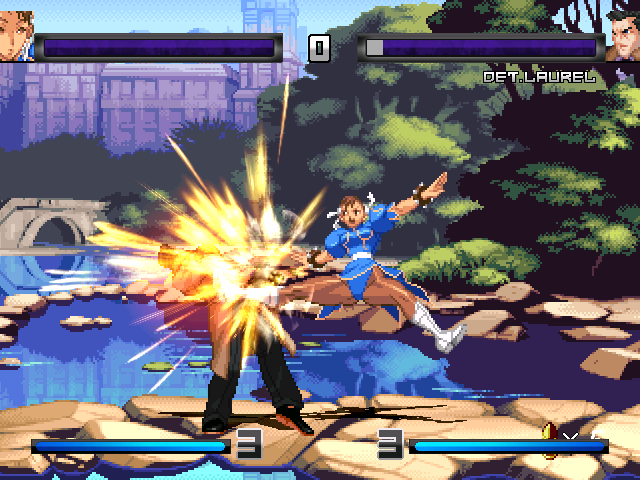Viewport: 640px width, 480px height.
Task: Click Chun-Li's player one portrait
Action: pyautogui.click(x=16, y=37)
